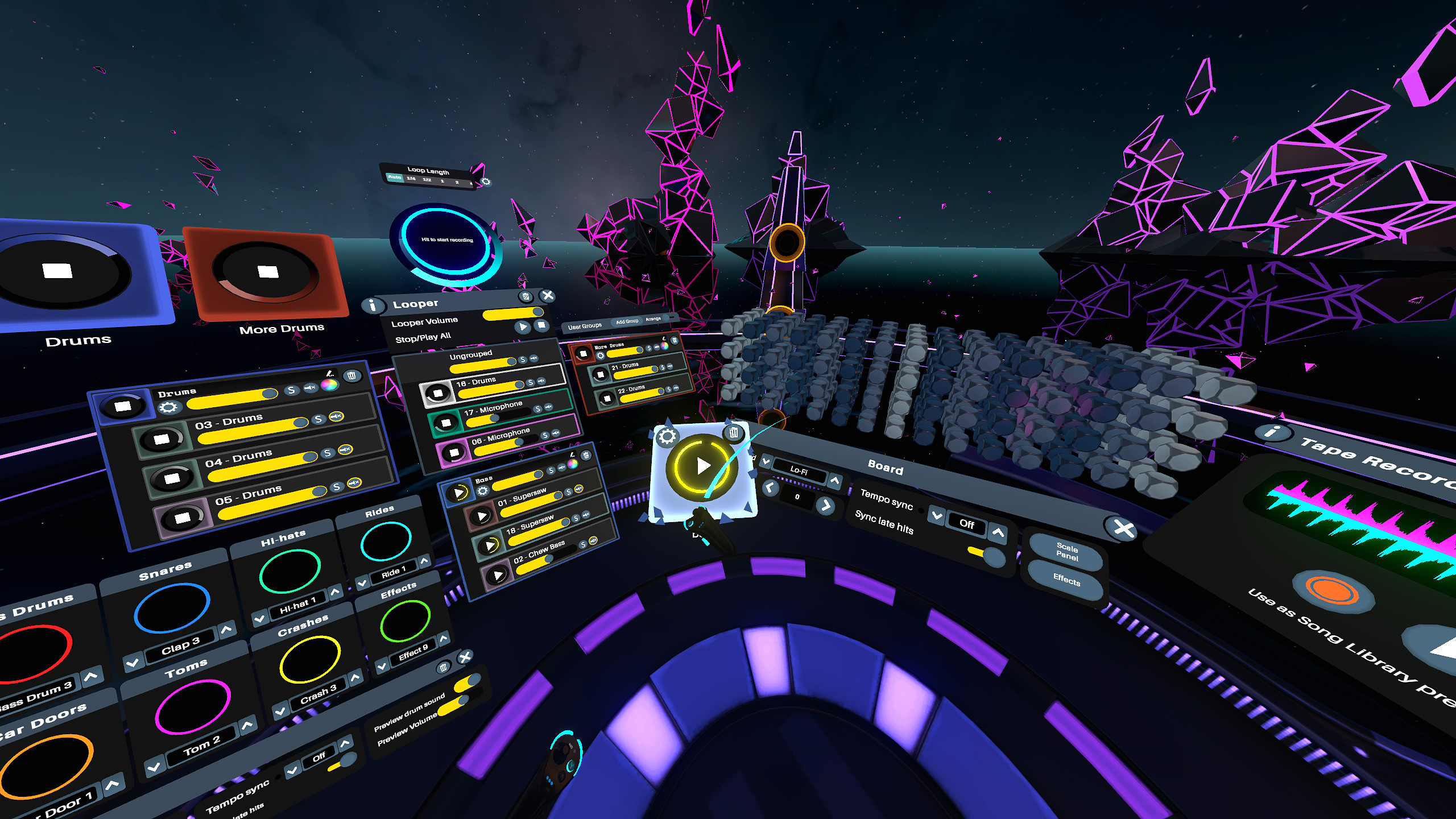Click the Looper panel info icon
Screen dimensions: 1456x819
coord(374,307)
